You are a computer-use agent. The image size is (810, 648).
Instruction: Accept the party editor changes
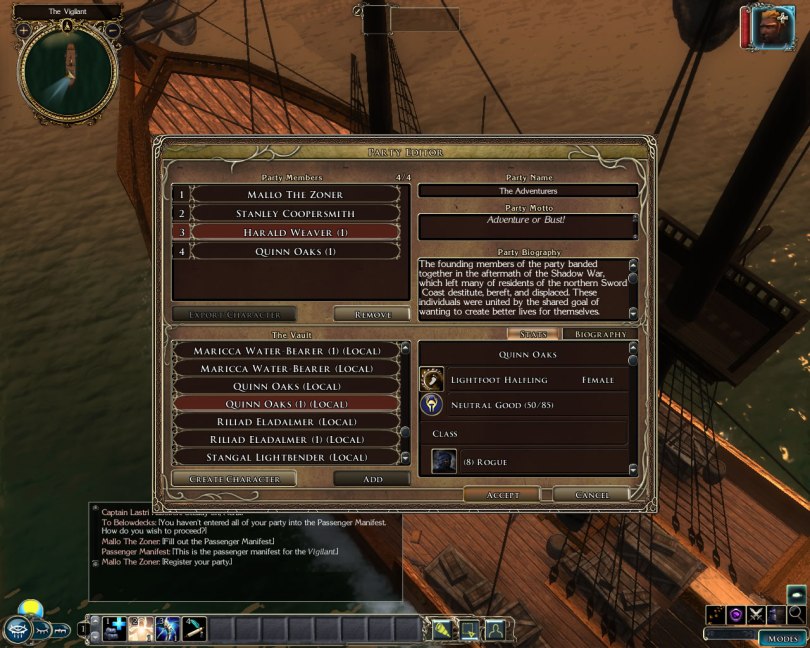(x=502, y=495)
